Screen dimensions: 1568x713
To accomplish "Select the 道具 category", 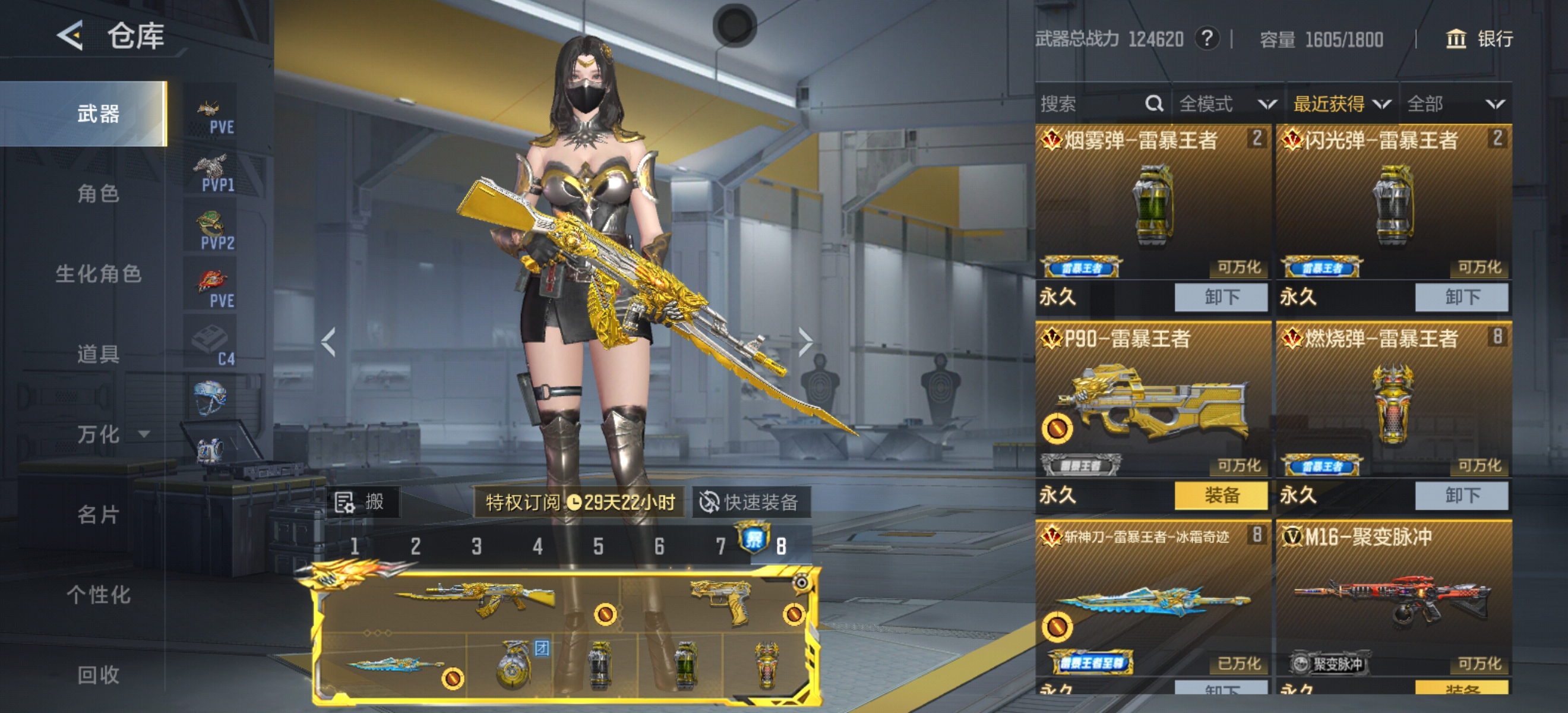I will tap(97, 354).
